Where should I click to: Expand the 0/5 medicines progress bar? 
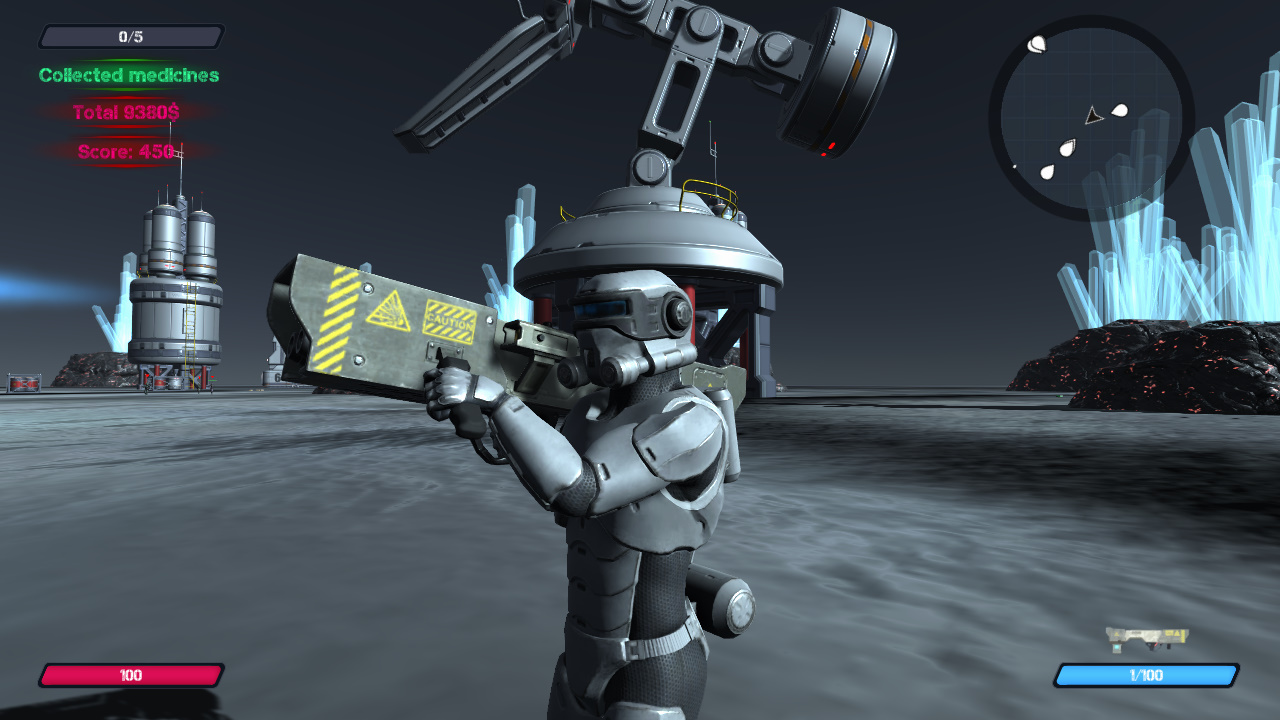(130, 36)
